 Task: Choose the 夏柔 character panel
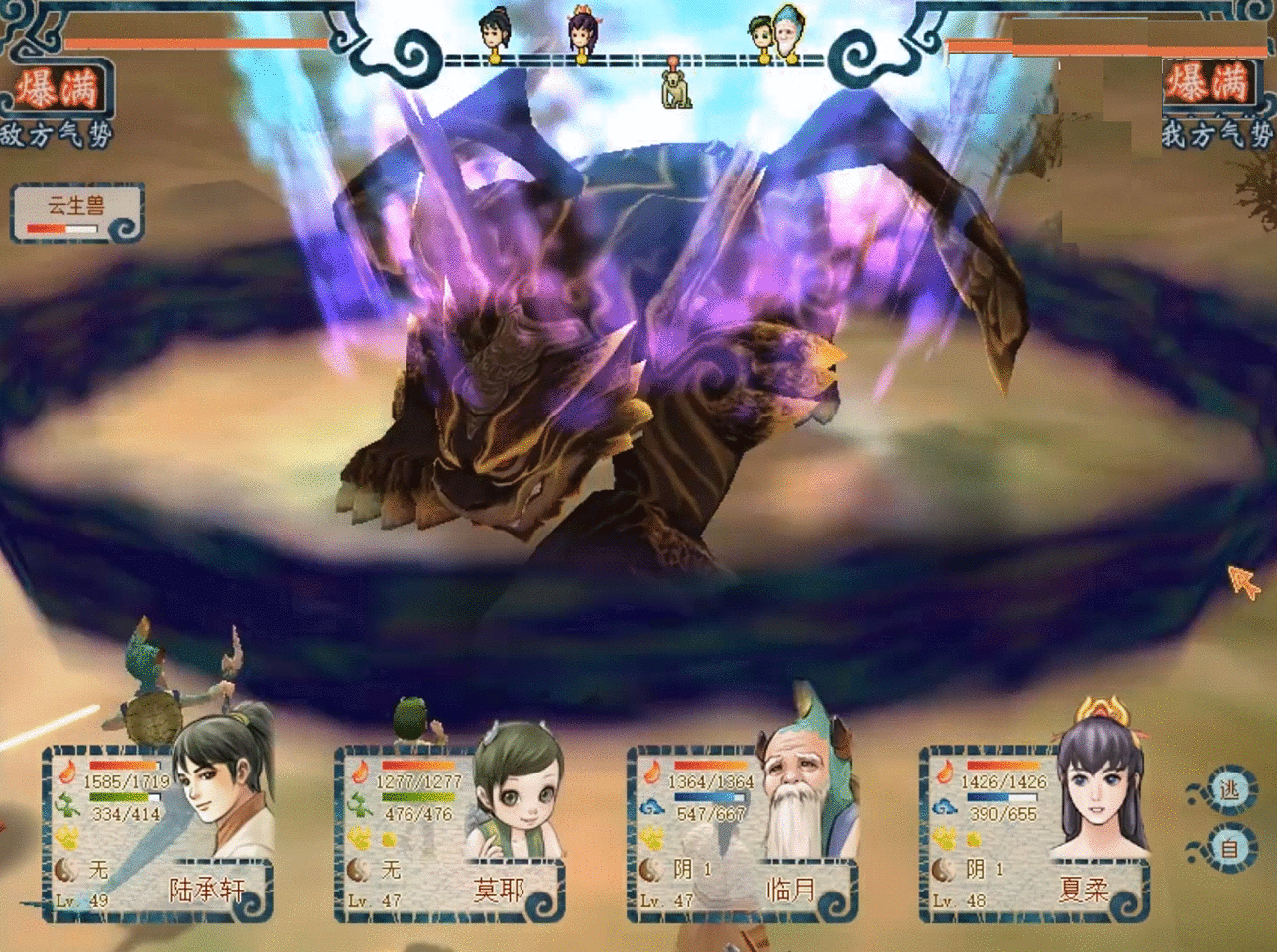1033,833
